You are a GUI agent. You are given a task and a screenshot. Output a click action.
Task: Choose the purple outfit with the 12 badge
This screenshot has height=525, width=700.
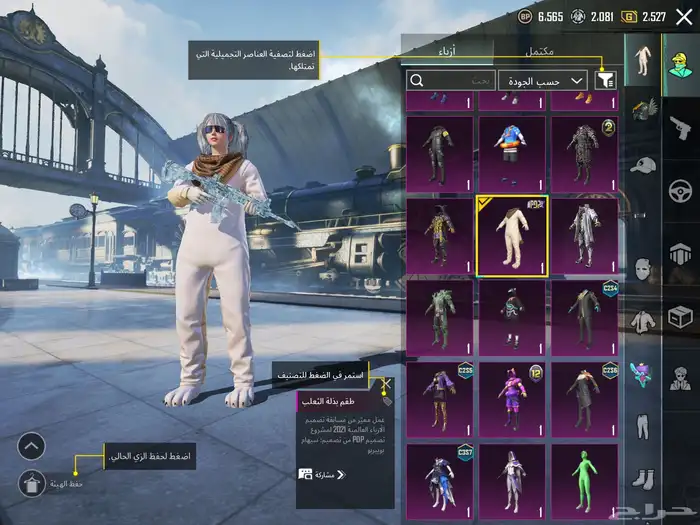[x=510, y=397]
